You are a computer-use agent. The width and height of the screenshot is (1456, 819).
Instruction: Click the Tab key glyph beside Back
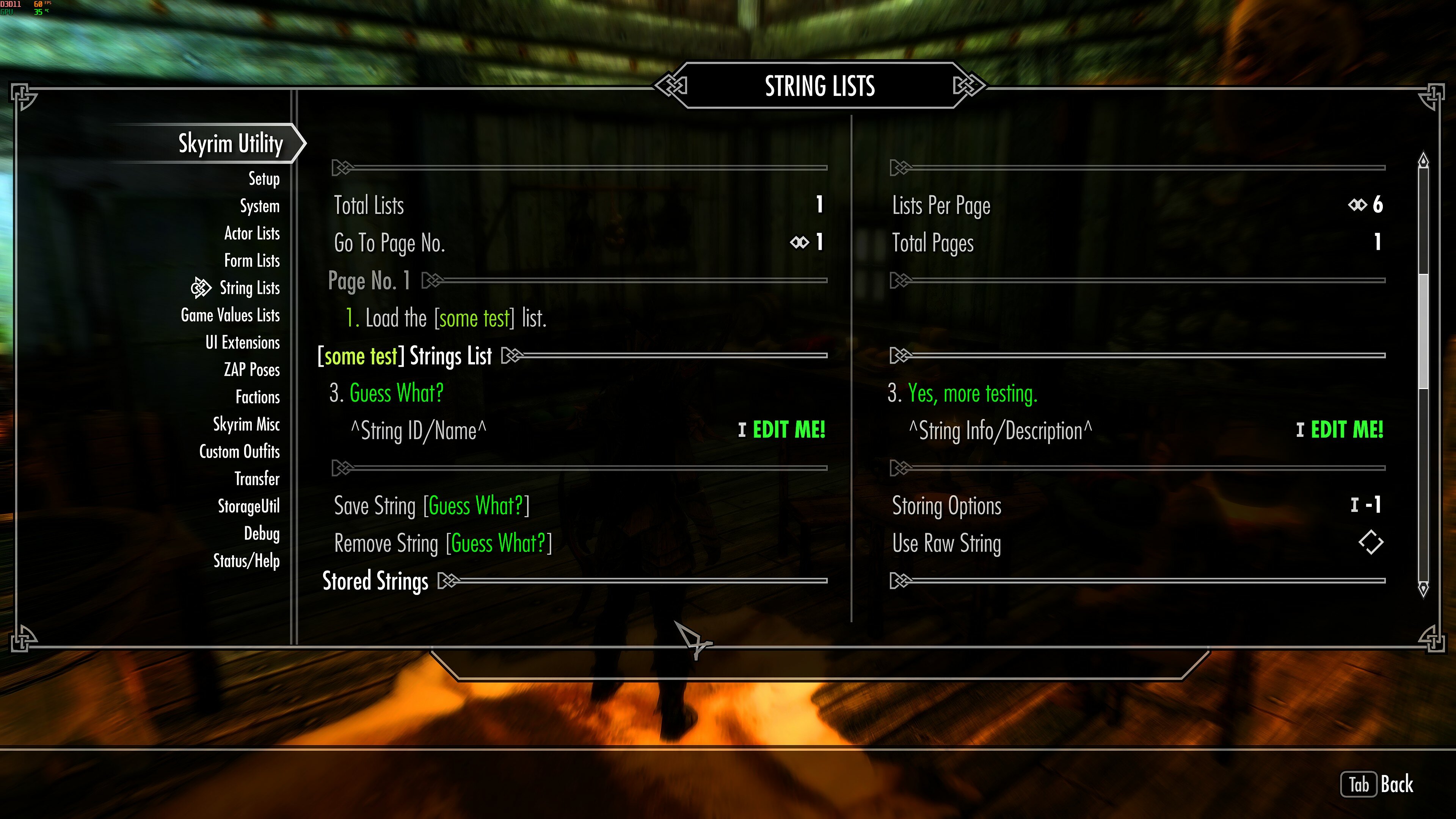tap(1359, 784)
